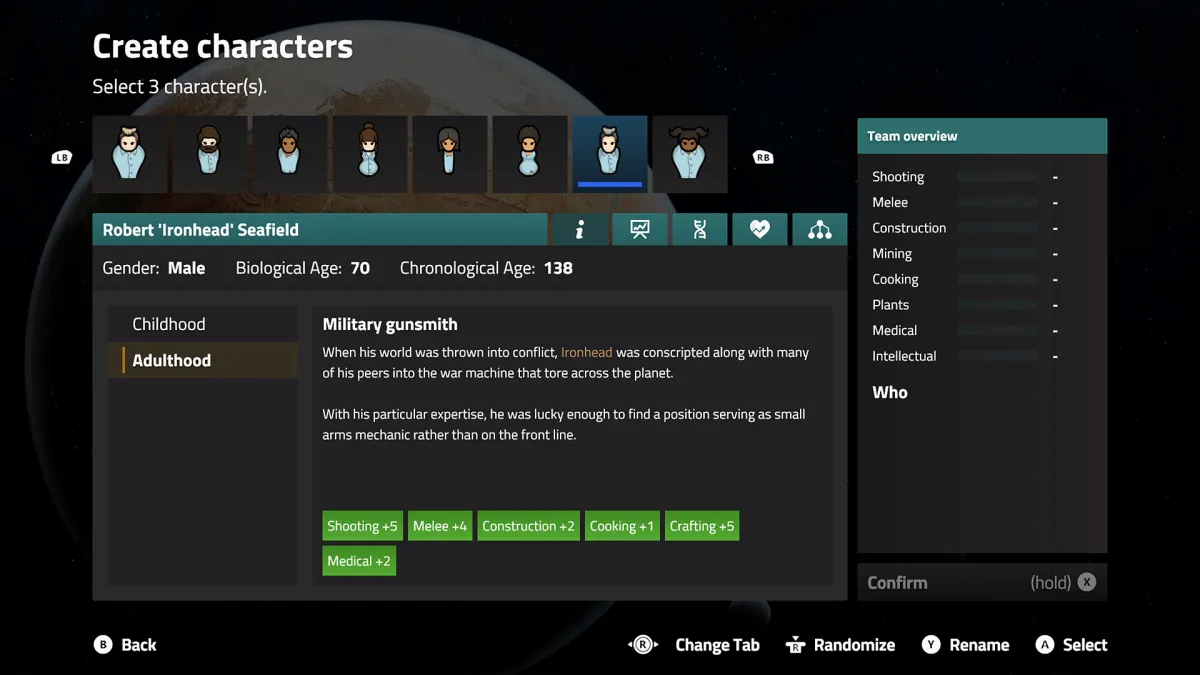
Task: Show the health heart tab
Action: [760, 230]
